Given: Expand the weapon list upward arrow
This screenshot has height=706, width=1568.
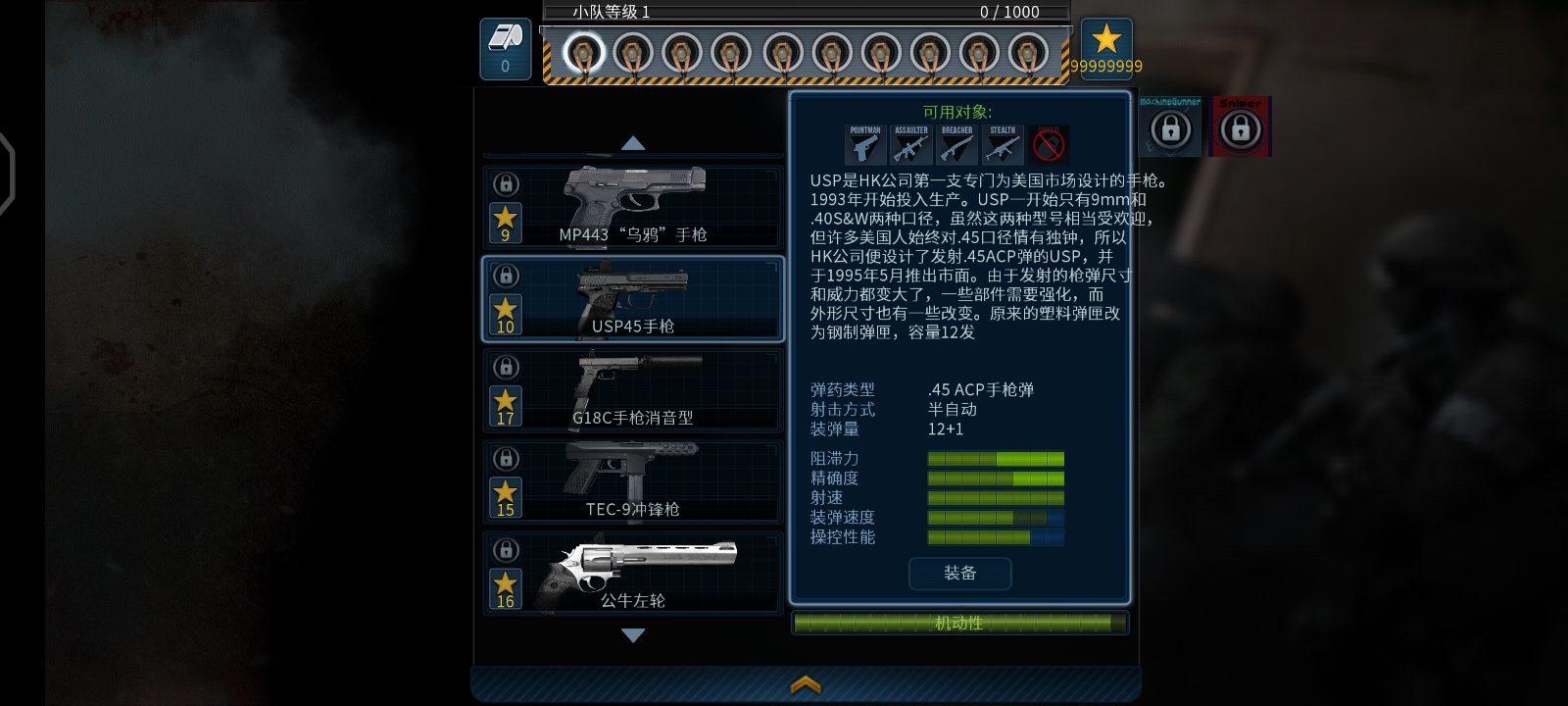Looking at the screenshot, I should pos(631,144).
